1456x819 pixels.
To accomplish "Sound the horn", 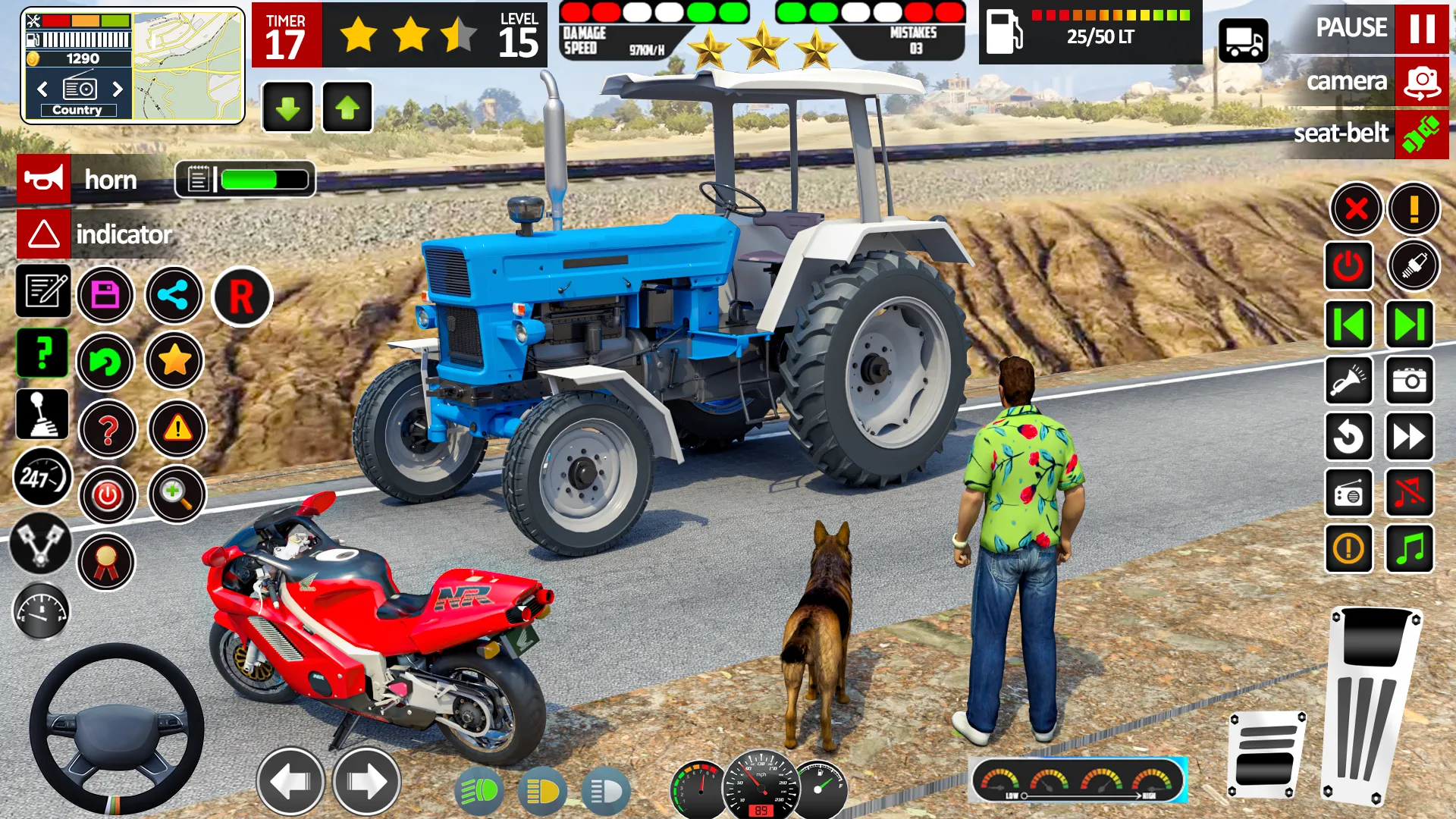I will [42, 180].
